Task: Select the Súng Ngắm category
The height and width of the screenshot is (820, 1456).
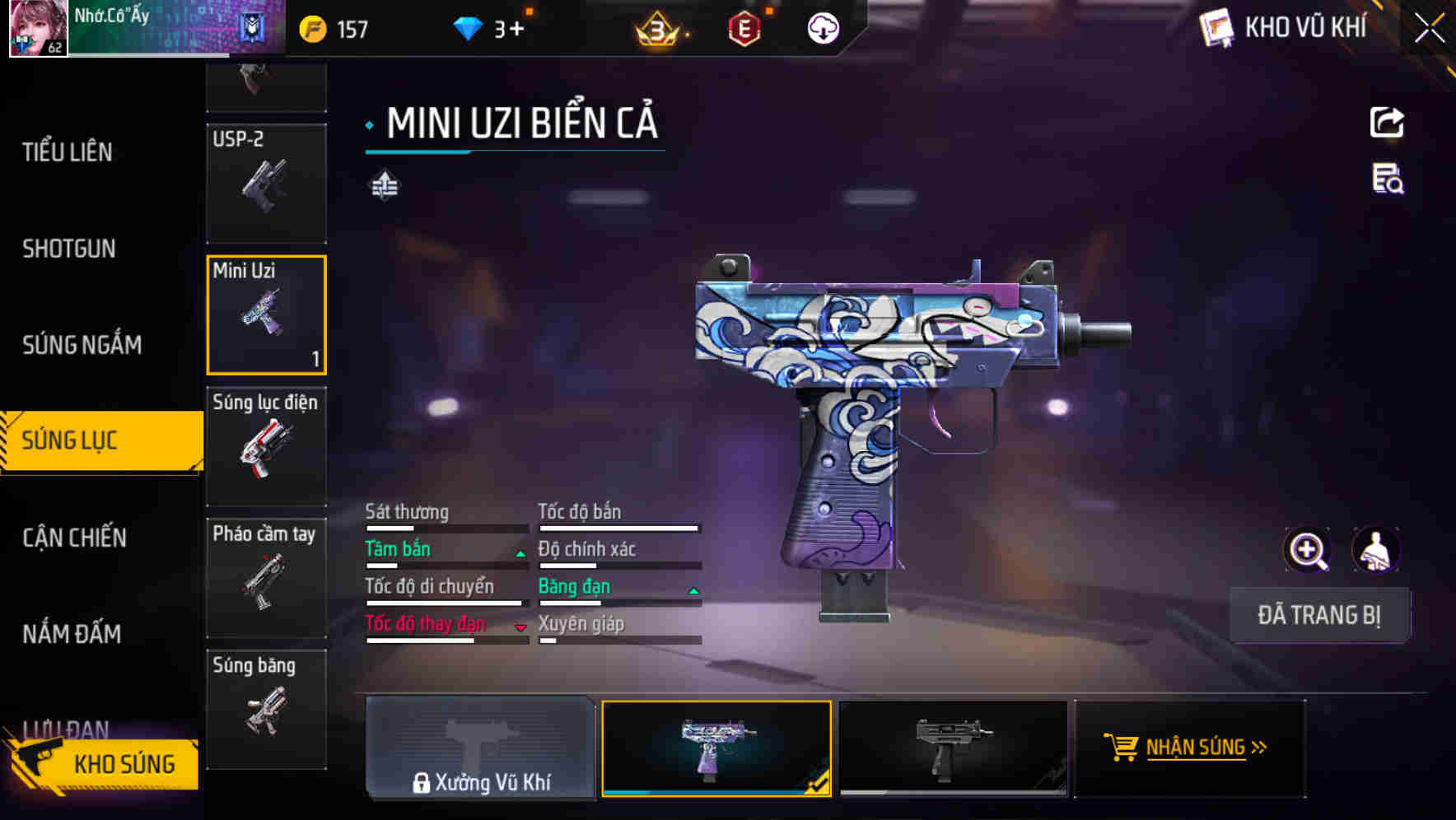Action: [x=82, y=345]
